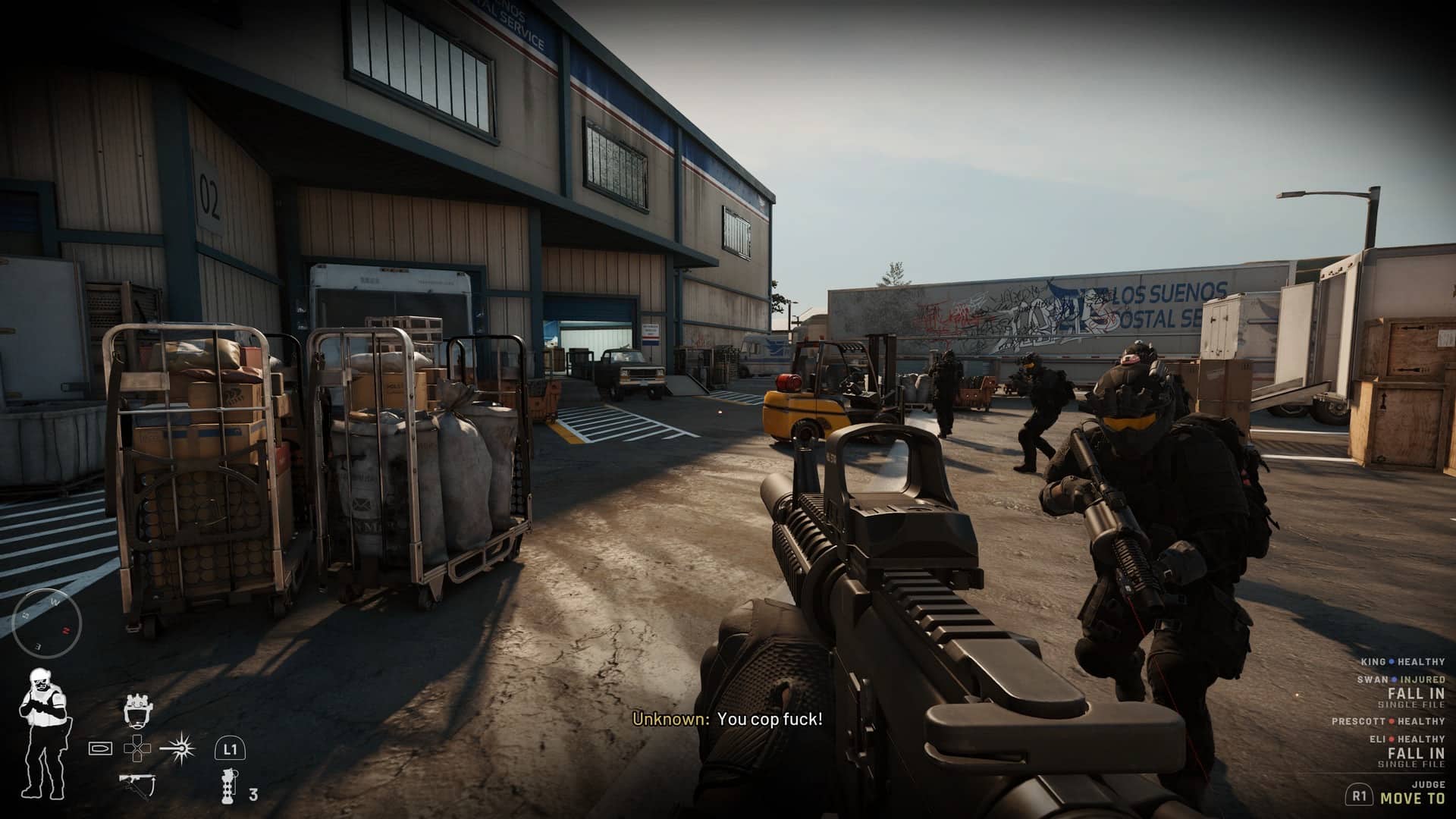Issue the Move To command
Viewport: 1456px width, 819px height.
click(1412, 798)
